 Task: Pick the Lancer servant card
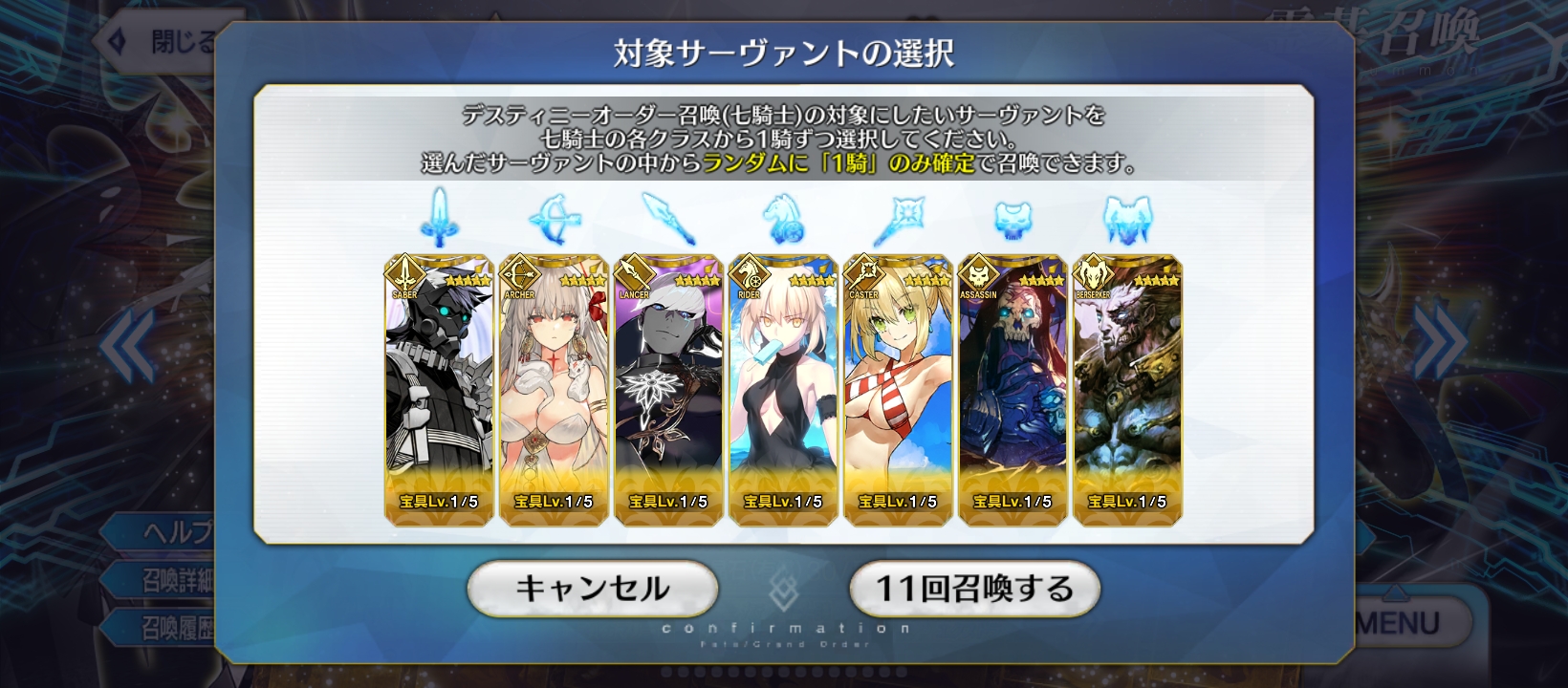tap(668, 390)
